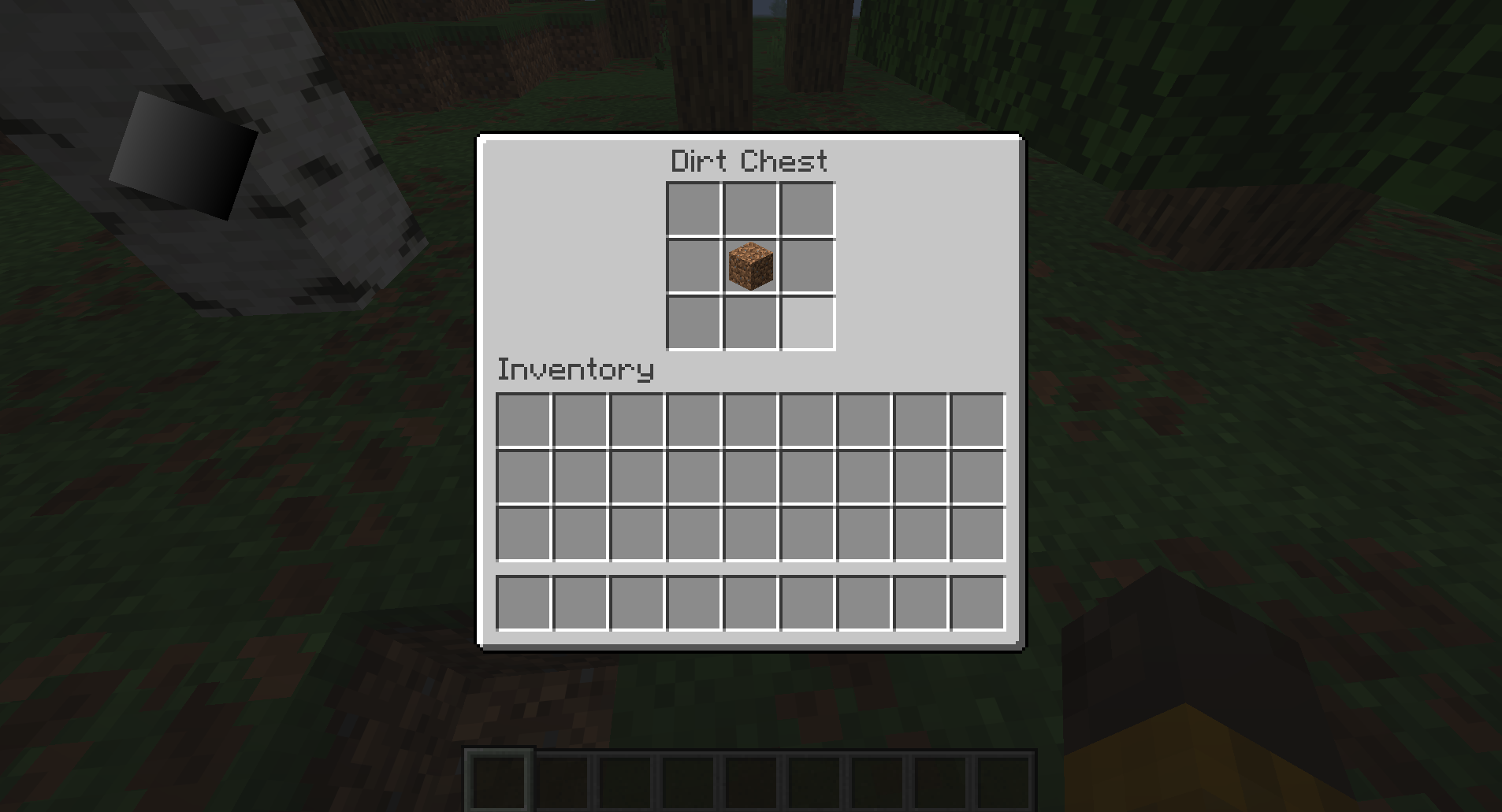The height and width of the screenshot is (812, 1502).
Task: Select the slot left of the dirt block
Action: (x=693, y=265)
